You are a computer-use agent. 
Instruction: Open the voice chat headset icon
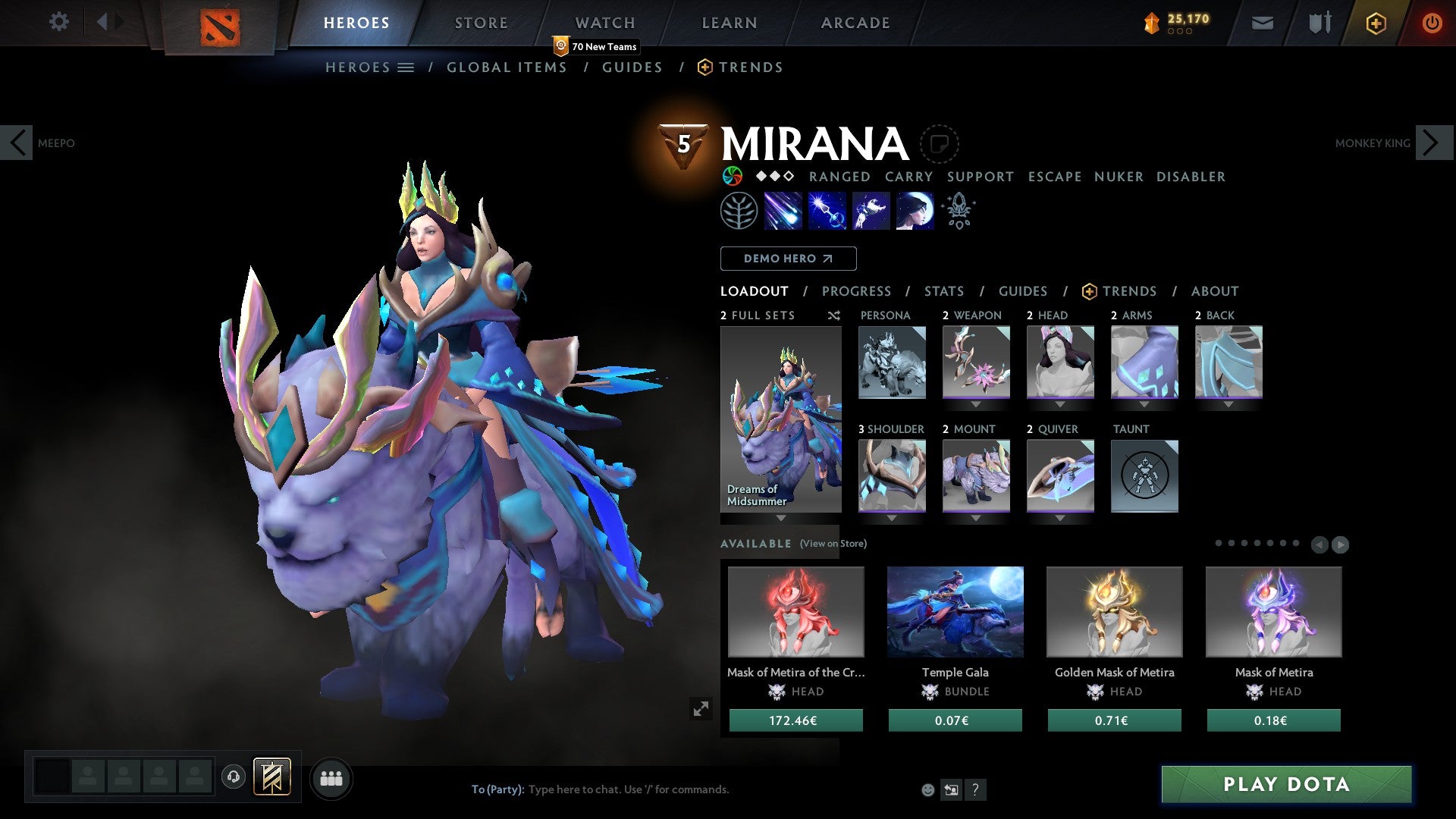pos(234,778)
